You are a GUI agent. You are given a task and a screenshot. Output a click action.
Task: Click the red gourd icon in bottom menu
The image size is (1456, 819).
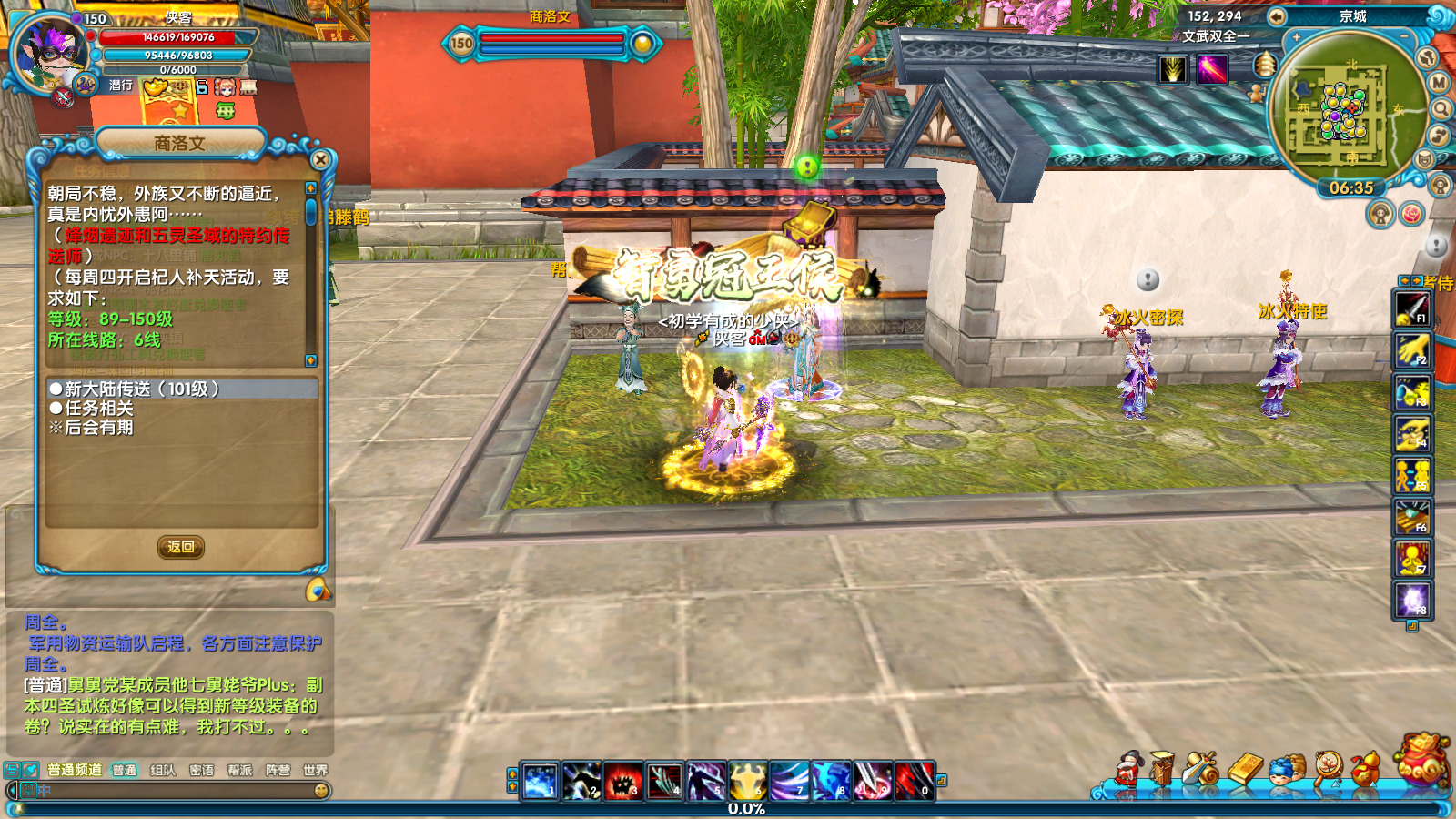[x=1365, y=770]
